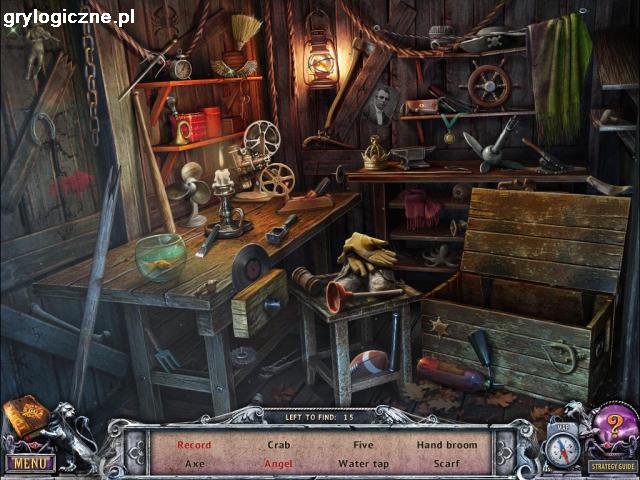Image resolution: width=640 pixels, height=480 pixels.
Task: Open the Menu button
Action: (29, 462)
